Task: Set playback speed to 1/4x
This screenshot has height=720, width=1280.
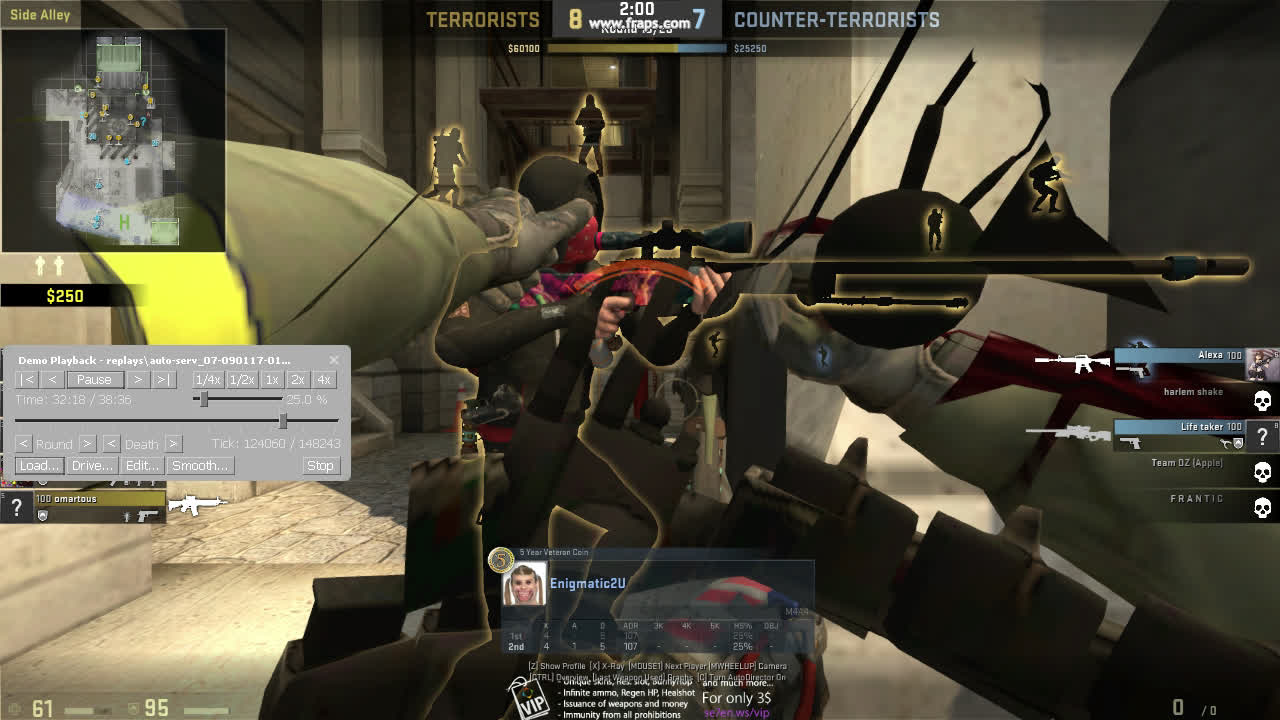Action: 208,380
